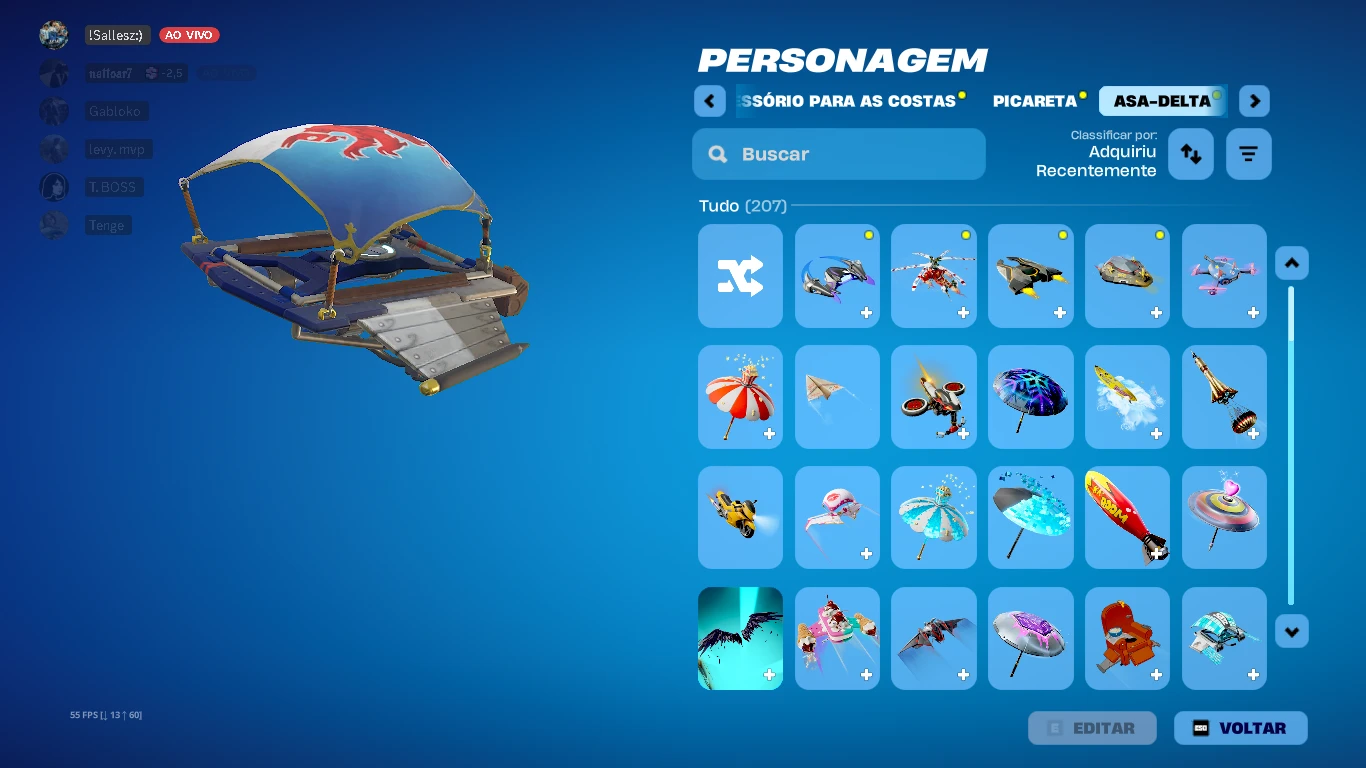Screen dimensions: 1366x768
Task: Select the Tenge player in the list
Action: (x=105, y=225)
